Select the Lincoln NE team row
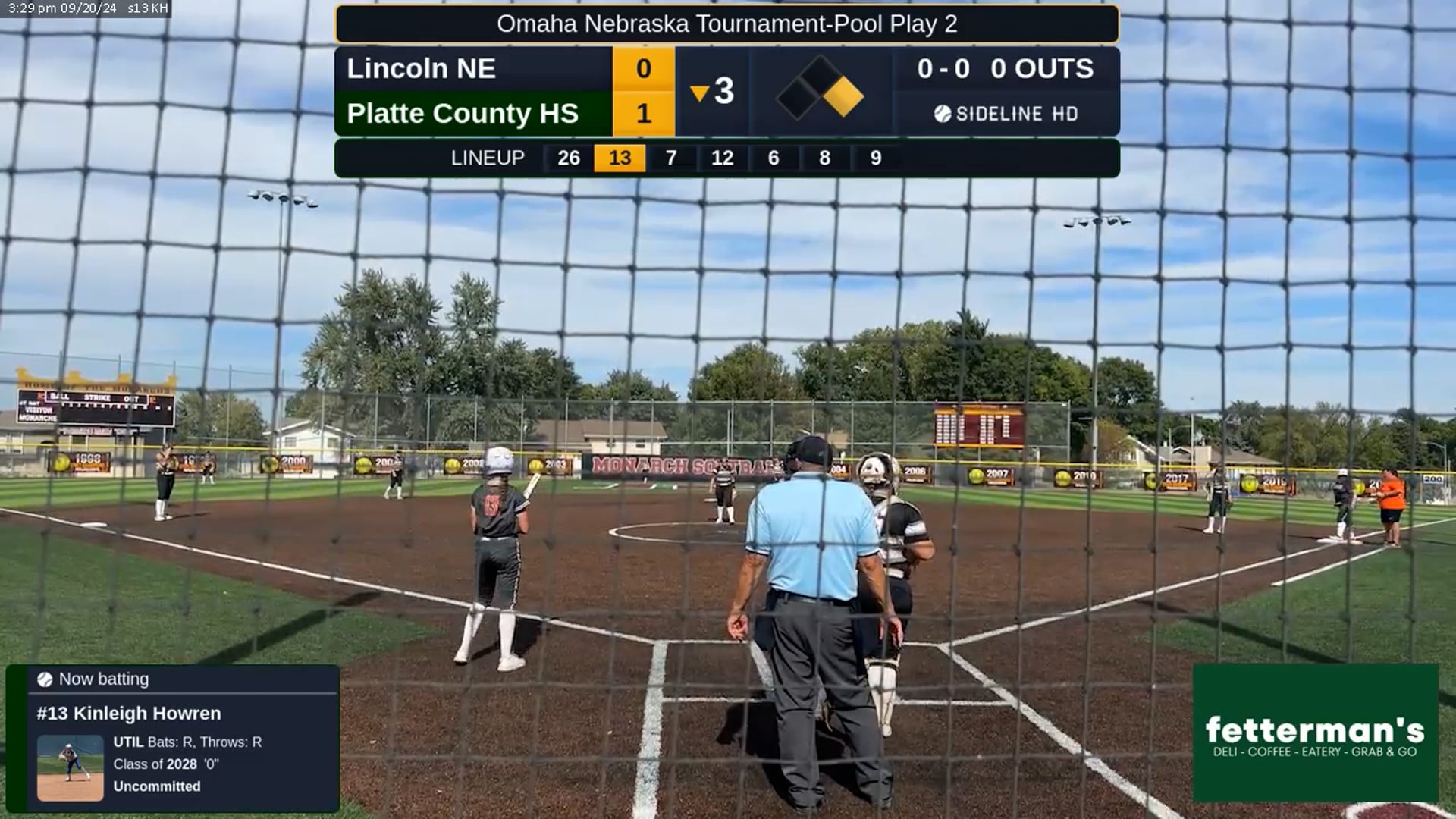The width and height of the screenshot is (1456, 819). pyautogui.click(x=474, y=69)
